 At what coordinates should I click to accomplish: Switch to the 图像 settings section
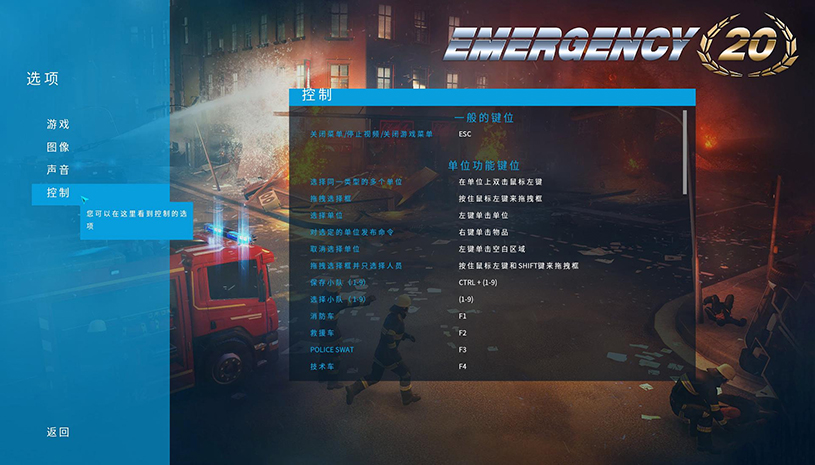click(x=58, y=147)
